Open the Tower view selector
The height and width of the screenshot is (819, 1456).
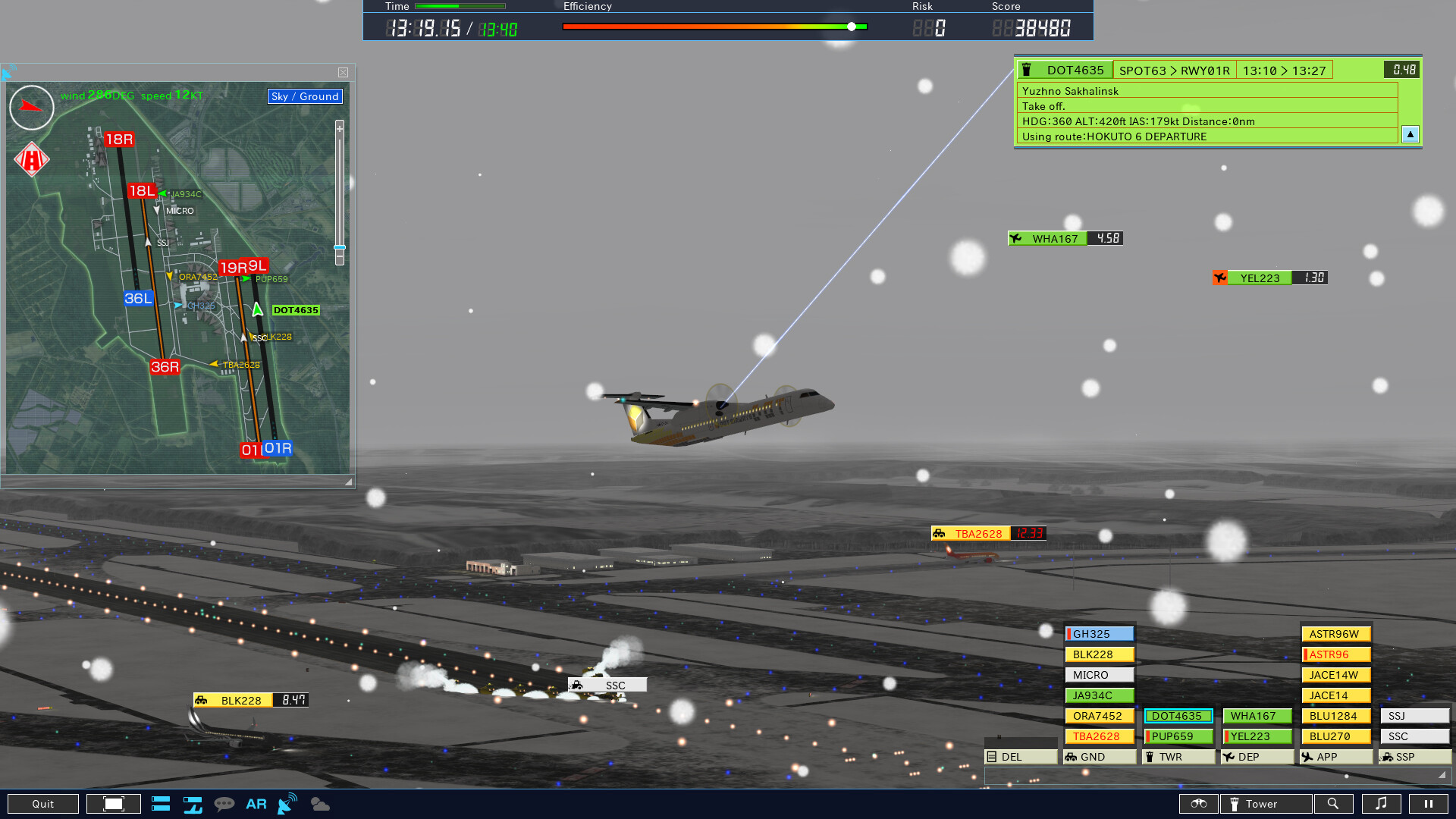pos(1265,804)
